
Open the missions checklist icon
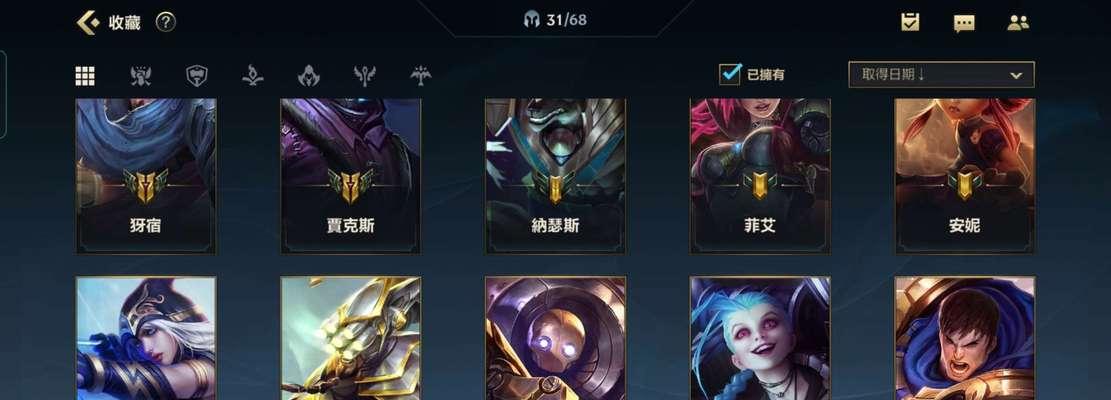pos(910,22)
